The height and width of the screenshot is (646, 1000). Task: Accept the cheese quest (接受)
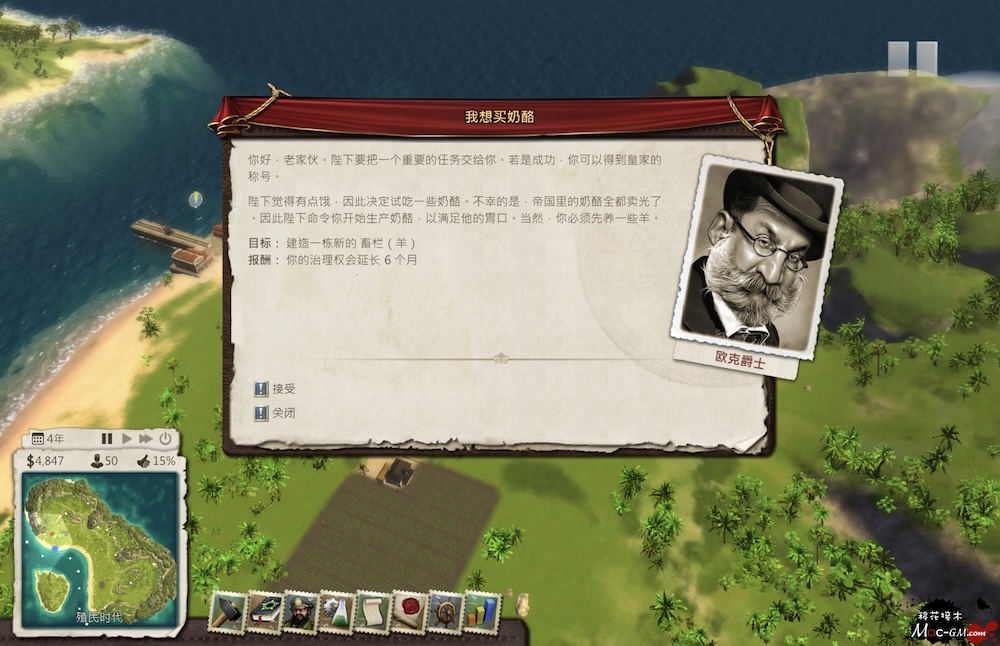click(x=277, y=389)
